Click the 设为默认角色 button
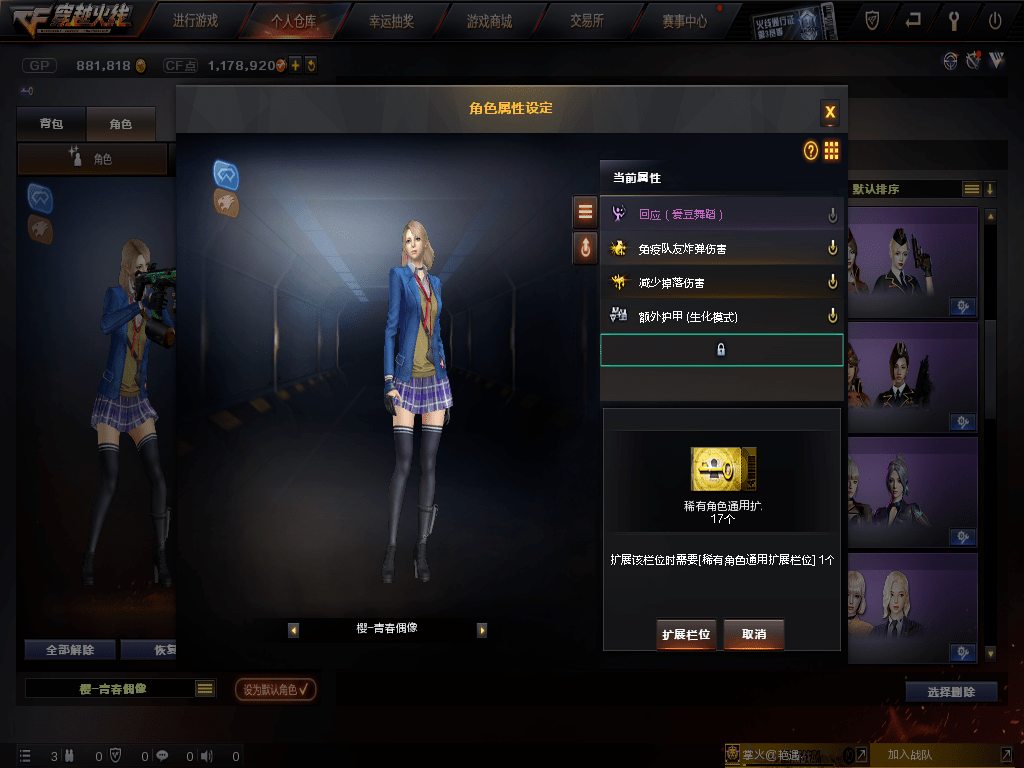This screenshot has height=768, width=1024. [275, 689]
